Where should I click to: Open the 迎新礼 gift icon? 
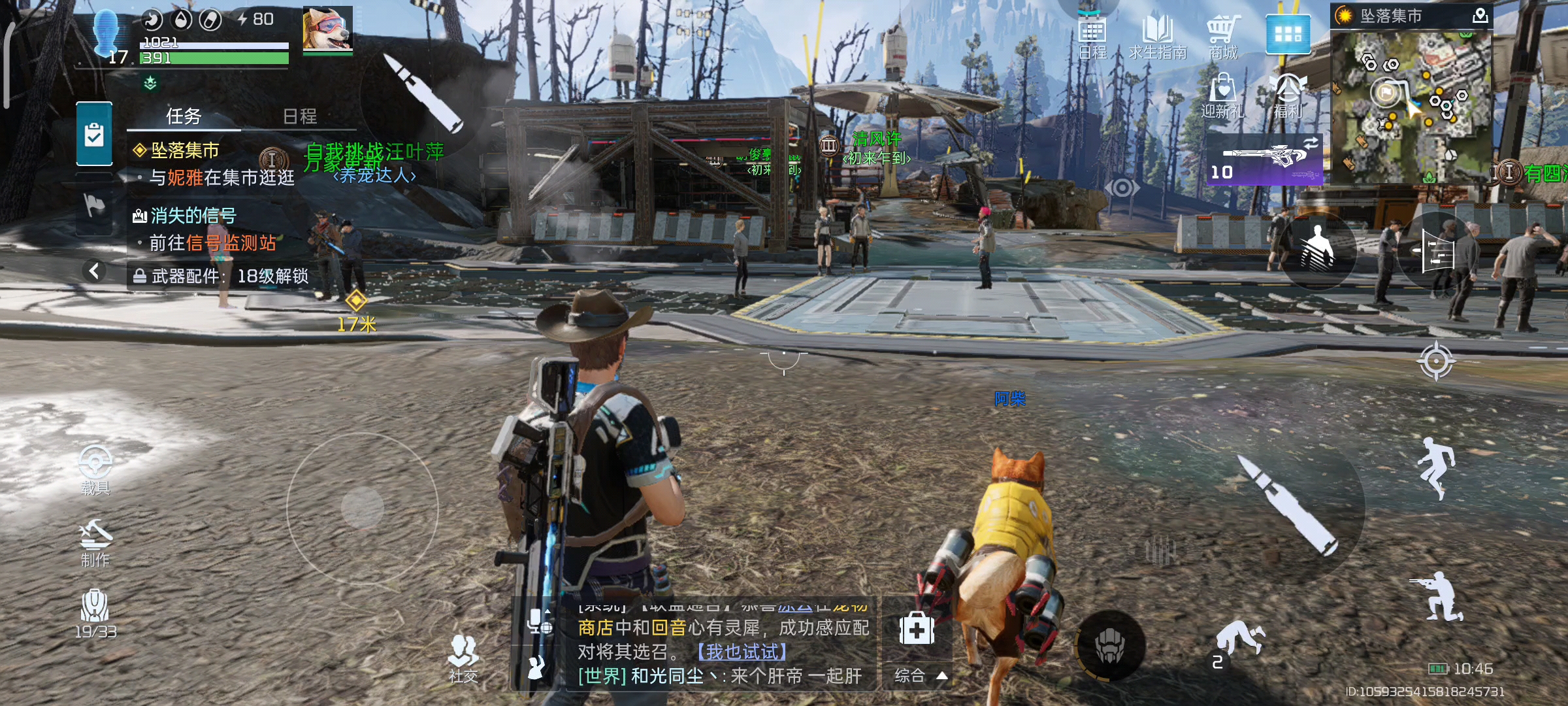[1222, 95]
